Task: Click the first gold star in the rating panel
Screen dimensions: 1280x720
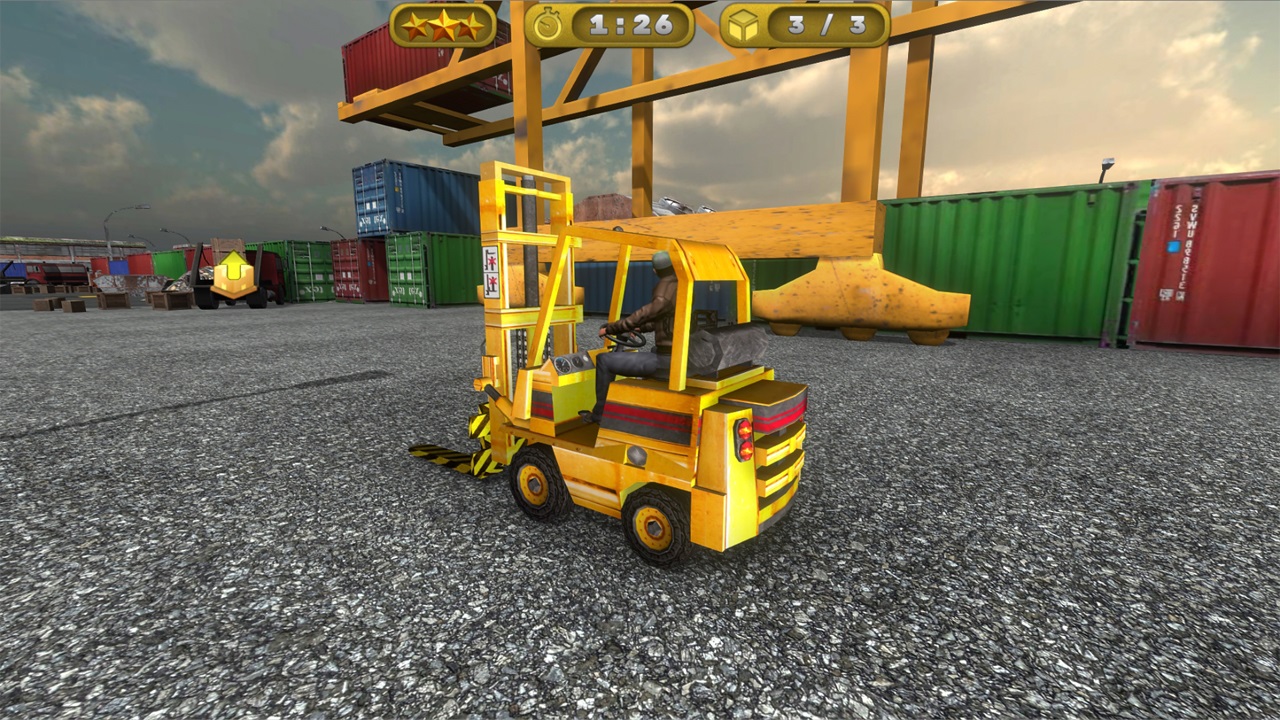Action: 417,28
